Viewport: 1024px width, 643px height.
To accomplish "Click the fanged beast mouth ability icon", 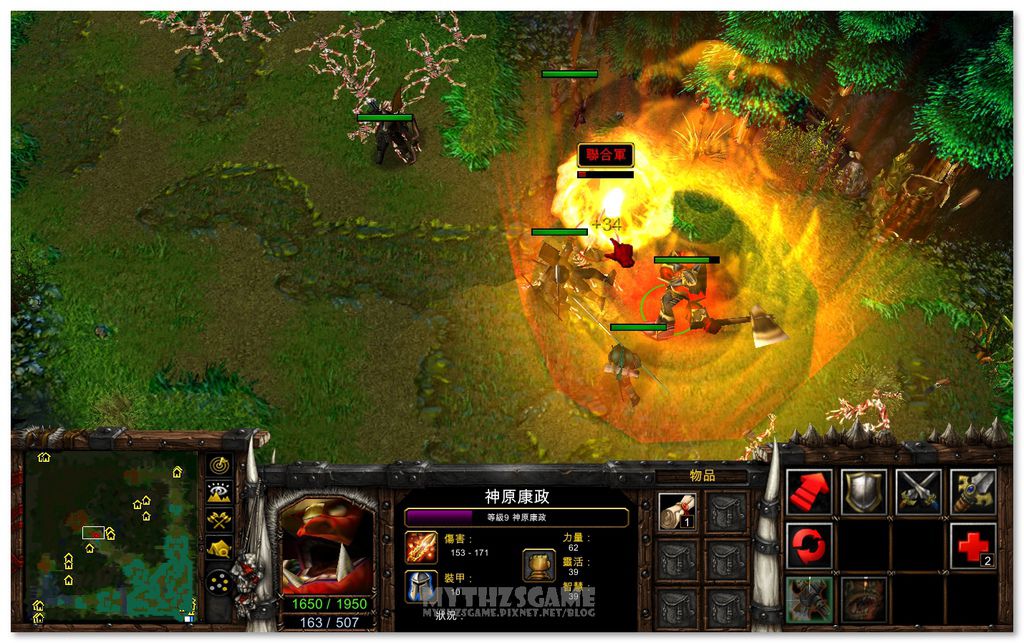I will (863, 599).
